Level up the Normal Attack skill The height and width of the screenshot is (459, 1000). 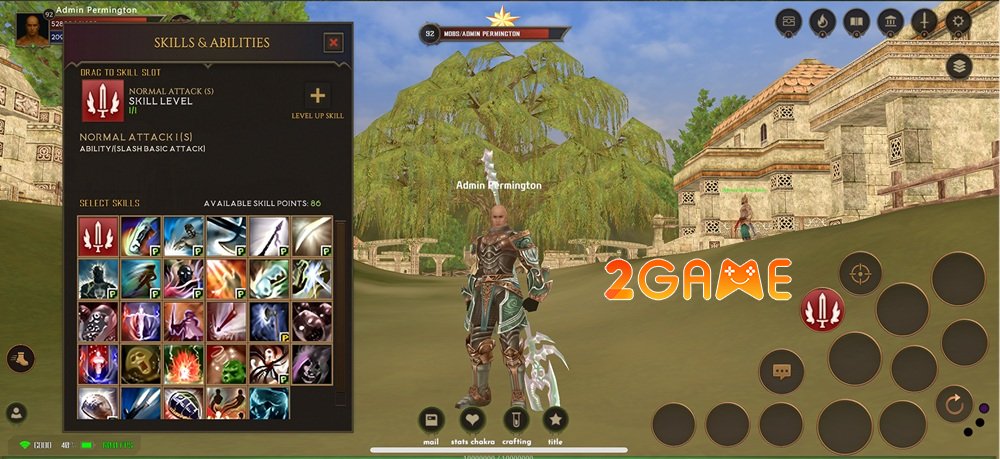[318, 97]
